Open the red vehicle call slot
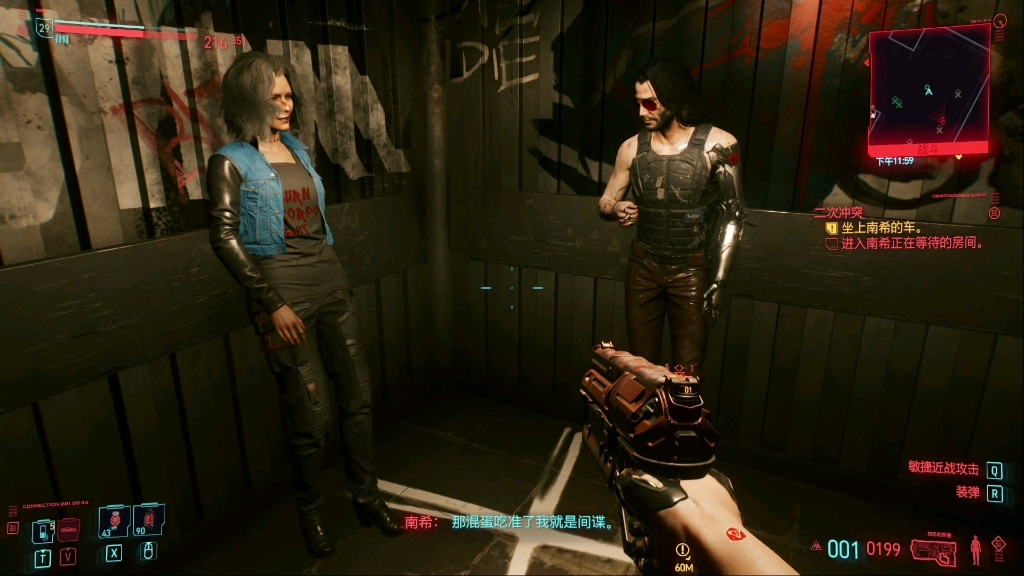This screenshot has width=1024, height=576. (x=68, y=529)
